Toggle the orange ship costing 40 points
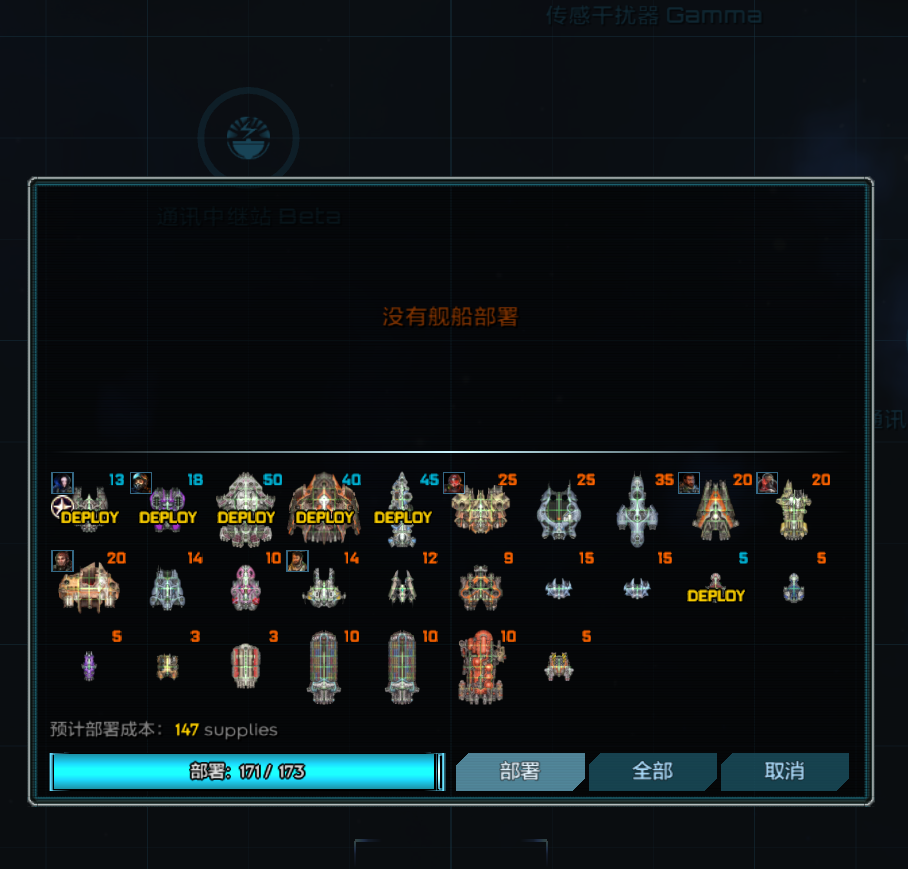The image size is (908, 869). [x=324, y=510]
